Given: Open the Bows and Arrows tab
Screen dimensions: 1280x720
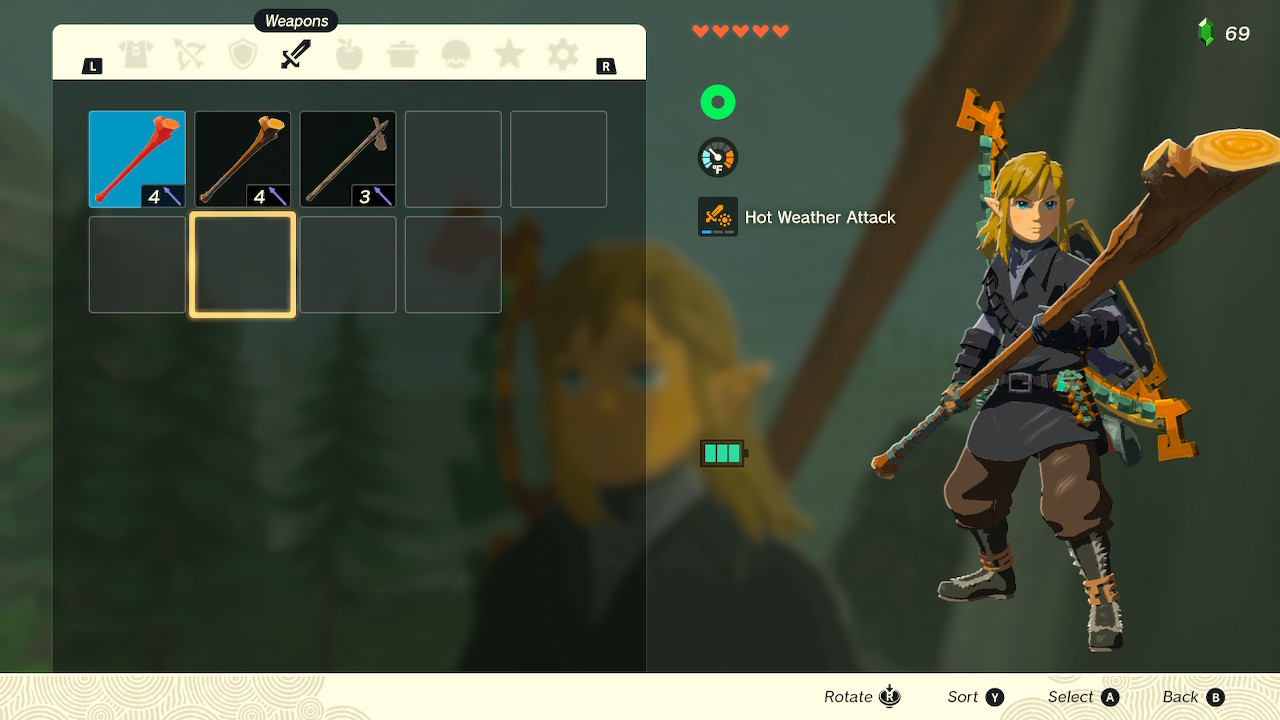Looking at the screenshot, I should coord(189,55).
